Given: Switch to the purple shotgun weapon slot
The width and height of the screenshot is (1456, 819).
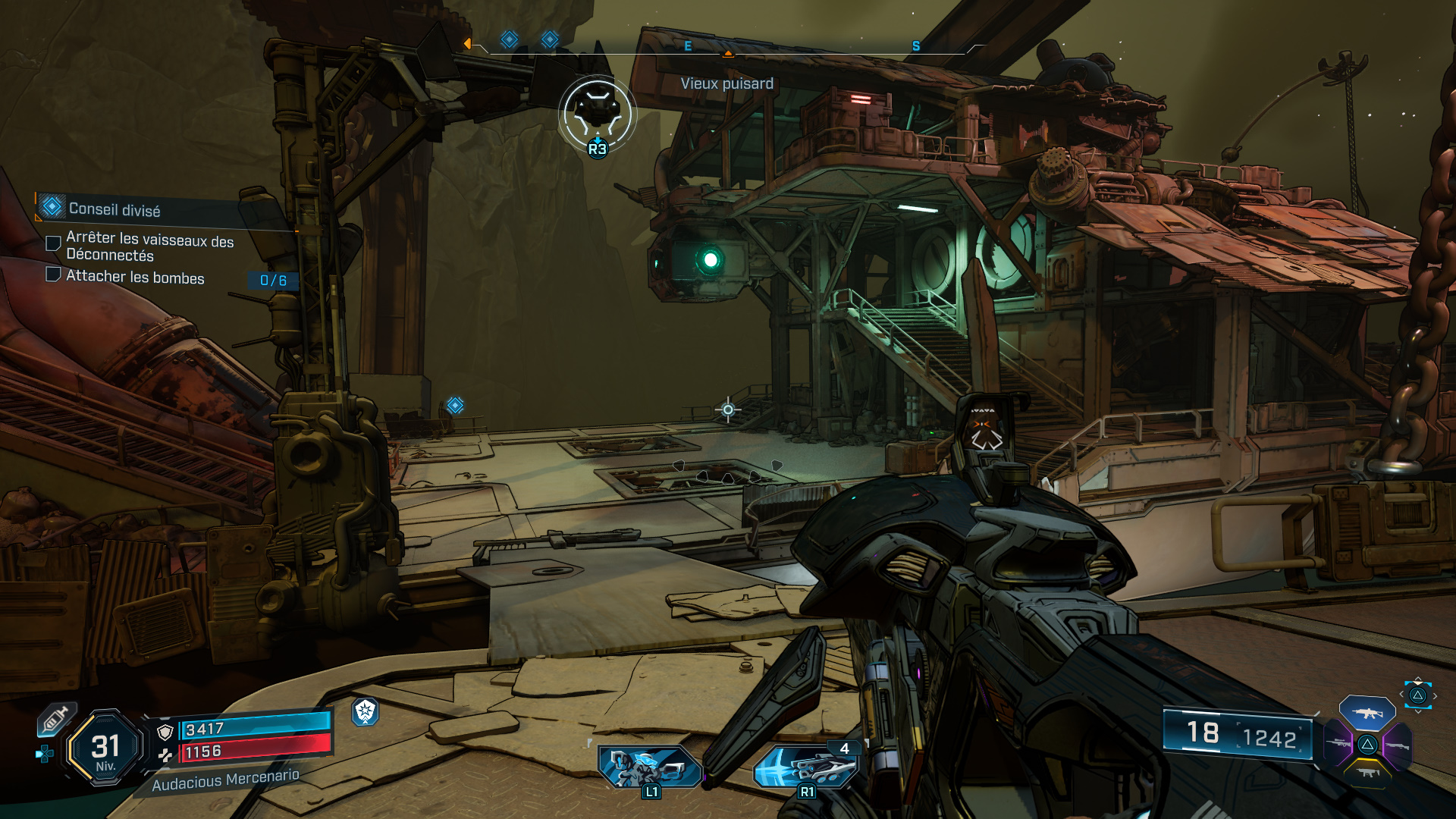Looking at the screenshot, I should (1397, 745).
